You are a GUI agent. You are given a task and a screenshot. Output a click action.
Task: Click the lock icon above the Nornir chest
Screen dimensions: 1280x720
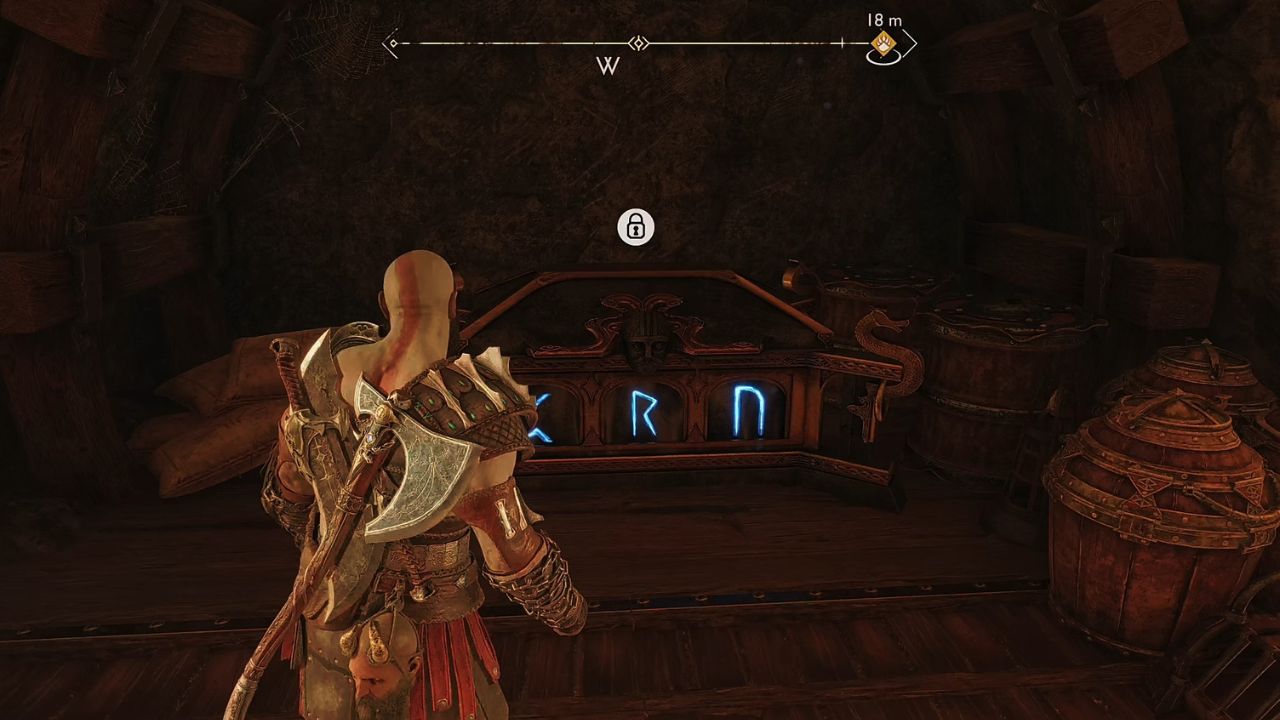point(636,228)
